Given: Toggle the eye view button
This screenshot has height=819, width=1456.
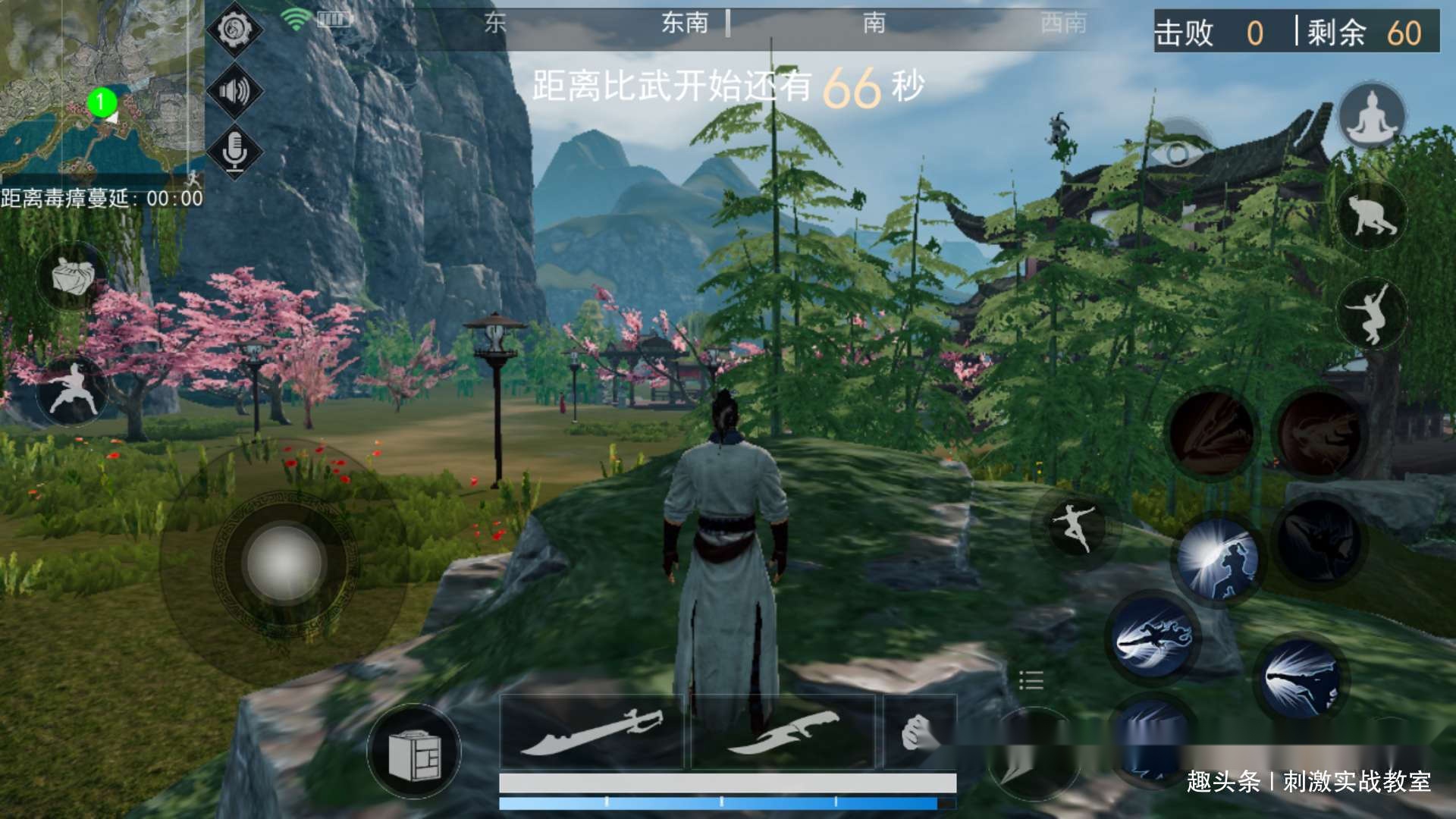Looking at the screenshot, I should [1177, 154].
